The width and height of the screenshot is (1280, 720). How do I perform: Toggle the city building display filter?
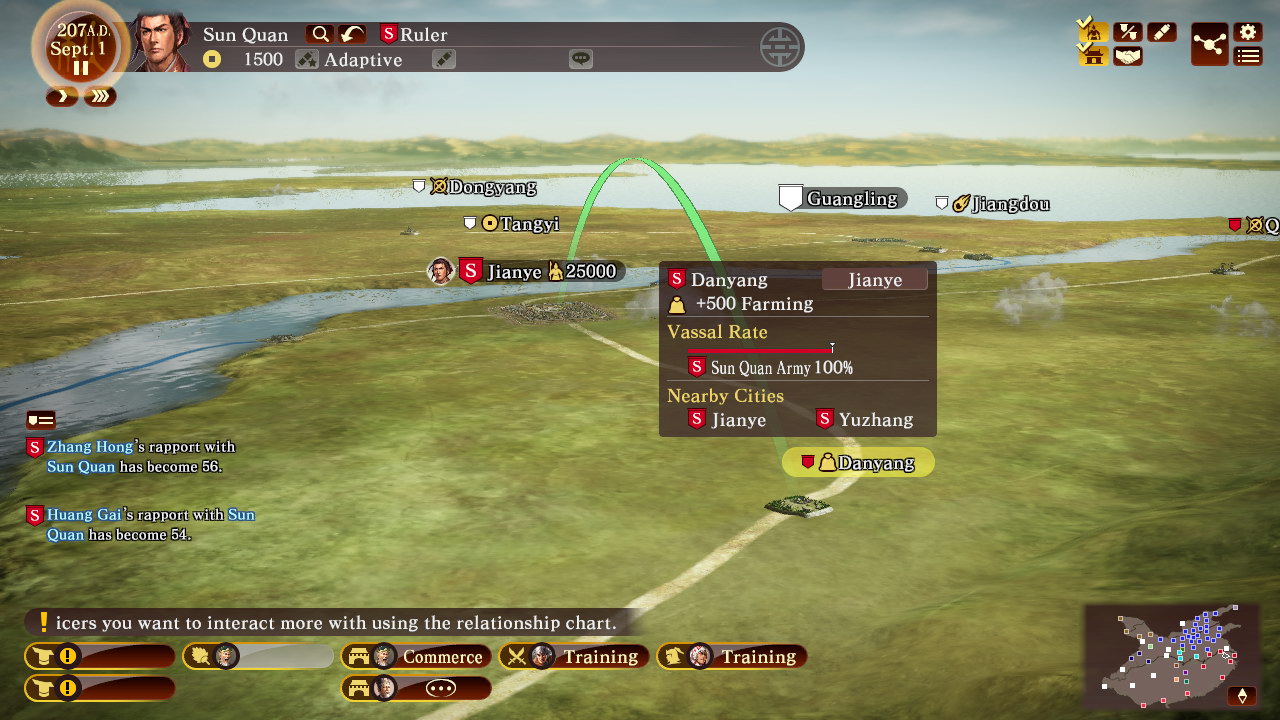(1094, 56)
